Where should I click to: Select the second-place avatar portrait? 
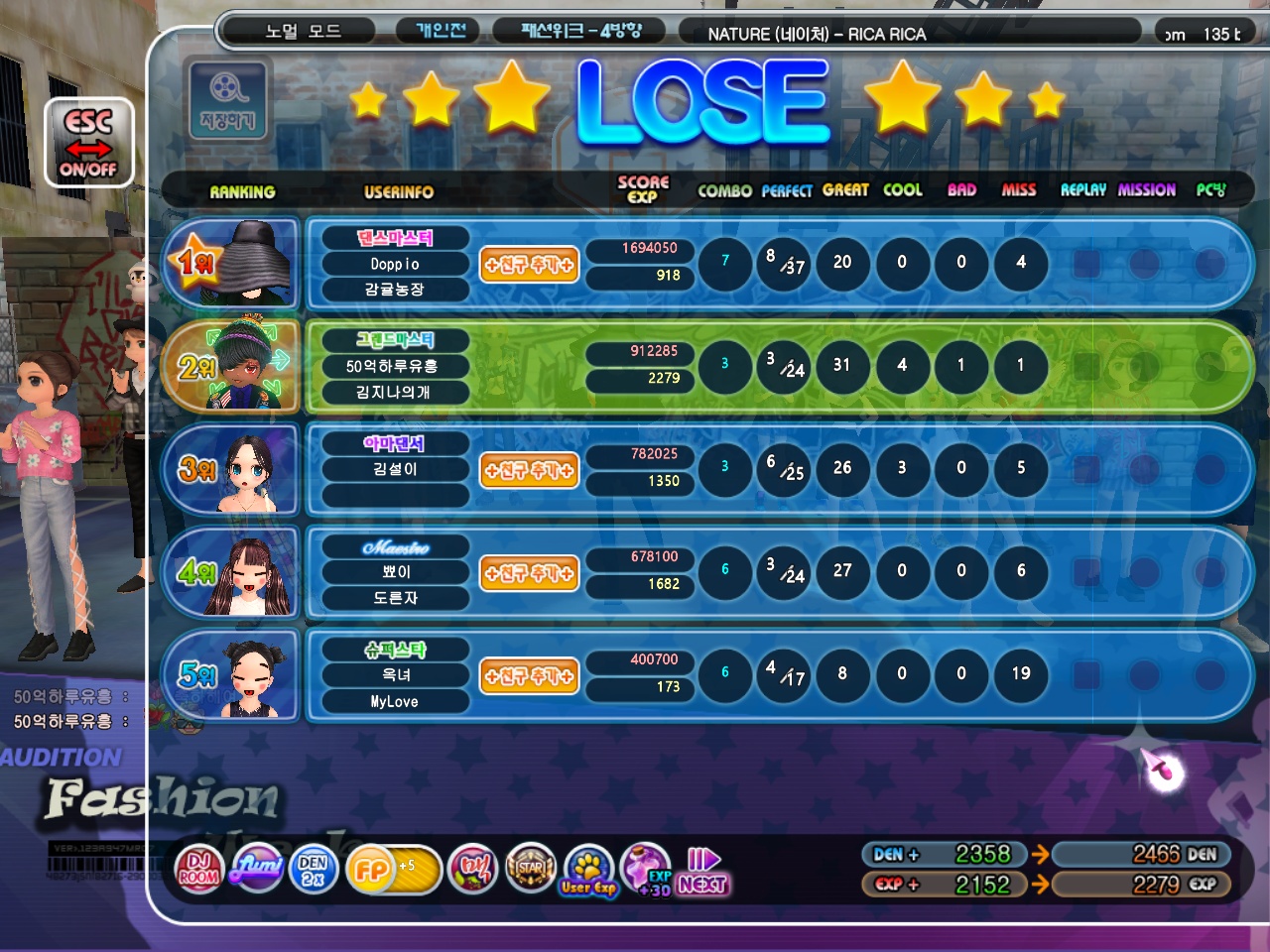pos(249,366)
